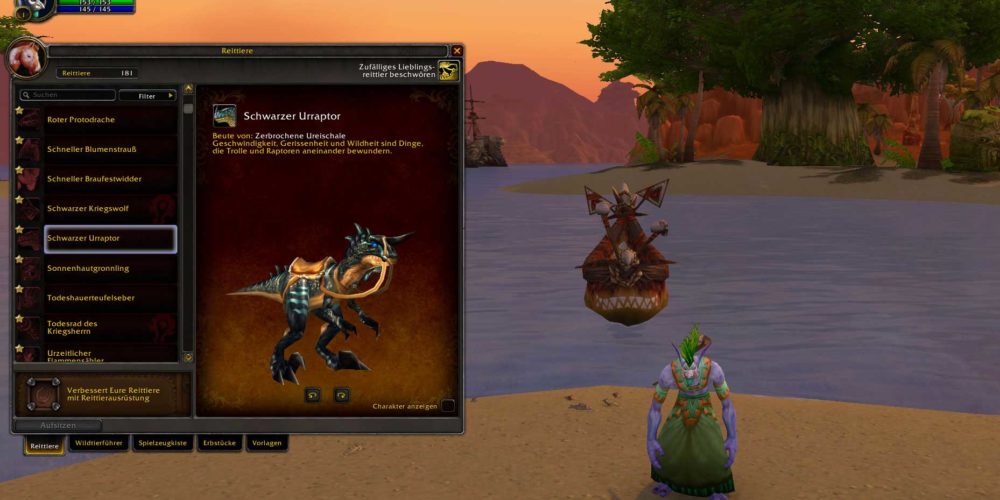Image resolution: width=1000 pixels, height=500 pixels.
Task: Rotate the mount model left
Action: 312,395
